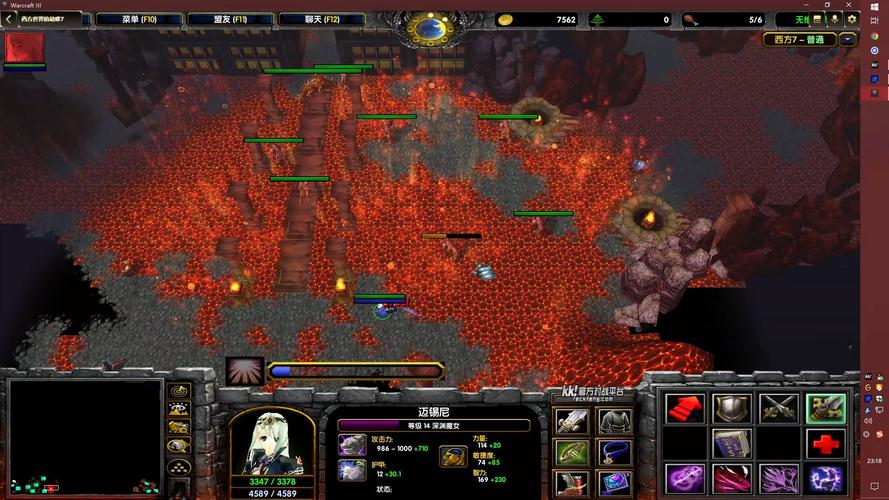Select the armor vest inventory item
Viewport: 889px width, 500px height.
coord(614,421)
